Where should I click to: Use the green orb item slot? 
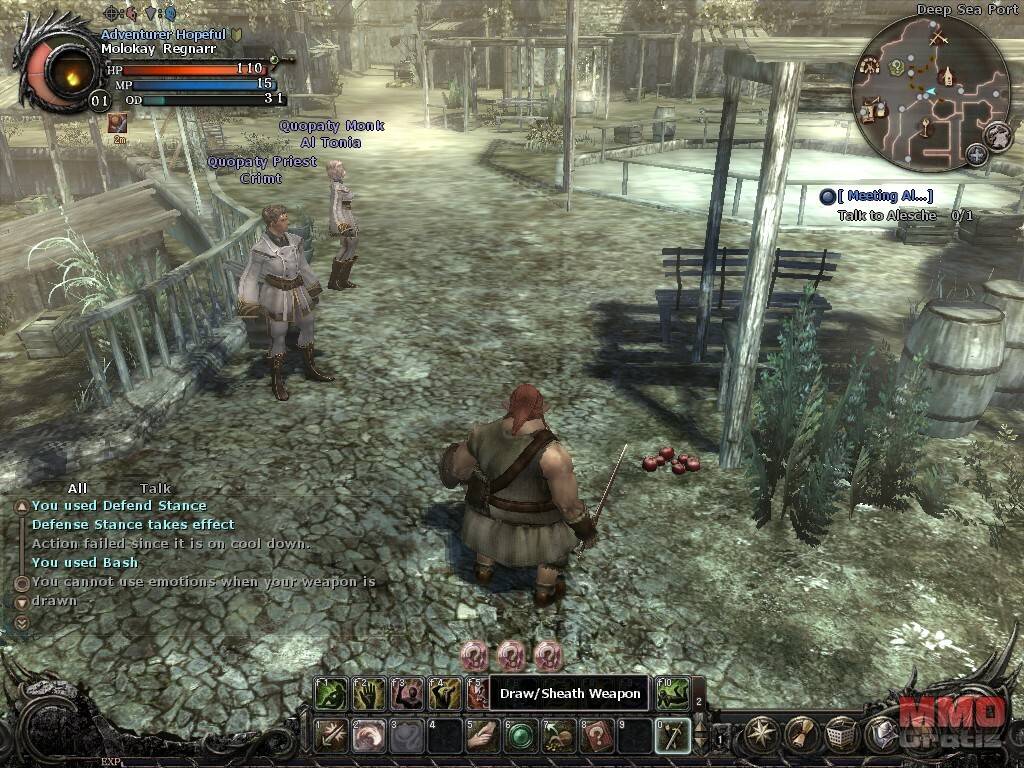(520, 736)
